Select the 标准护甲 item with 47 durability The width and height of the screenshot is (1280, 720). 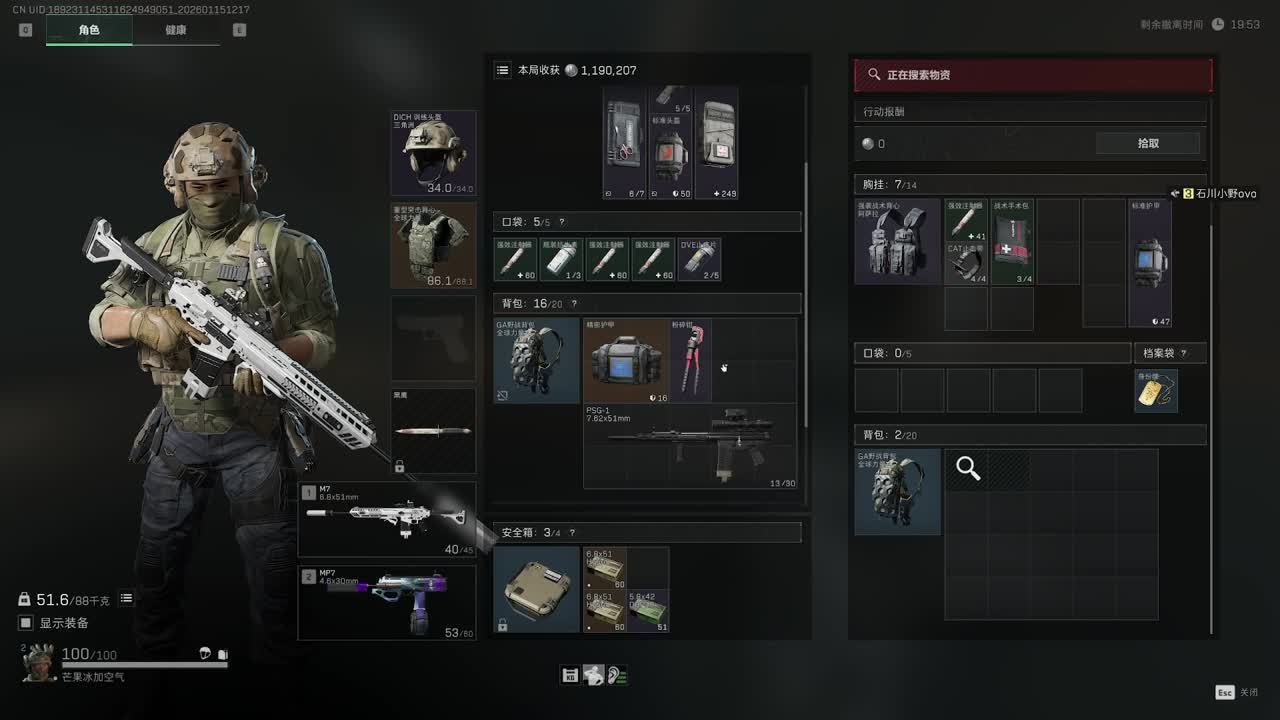click(x=1149, y=263)
